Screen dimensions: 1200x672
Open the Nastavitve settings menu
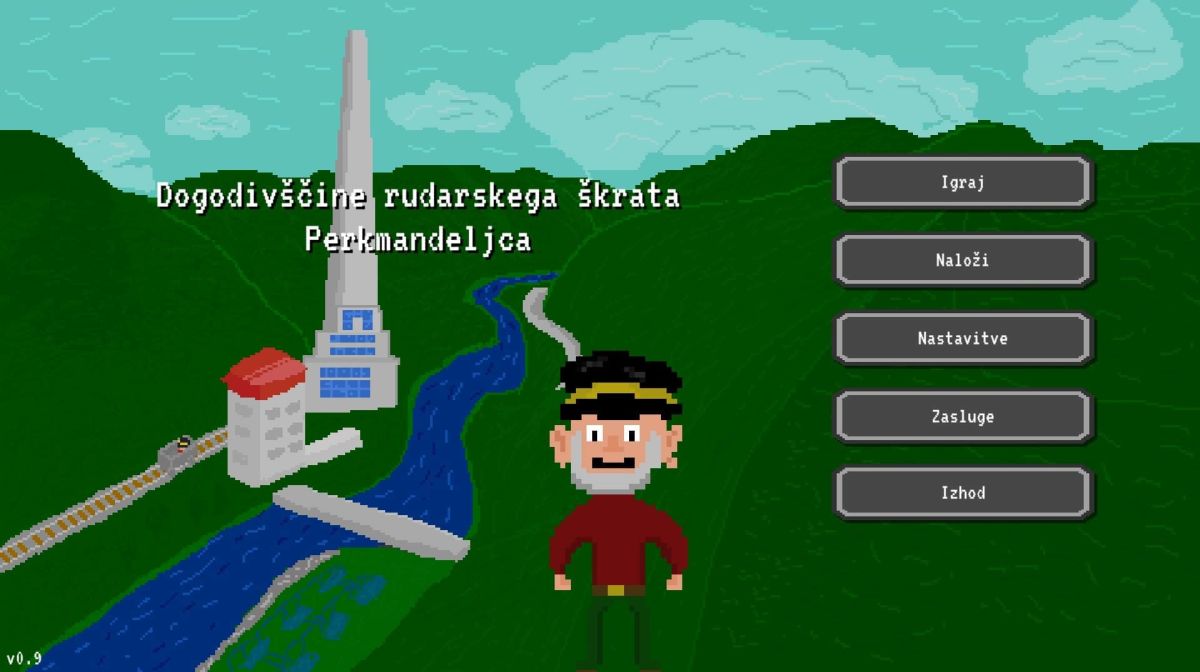click(x=963, y=338)
